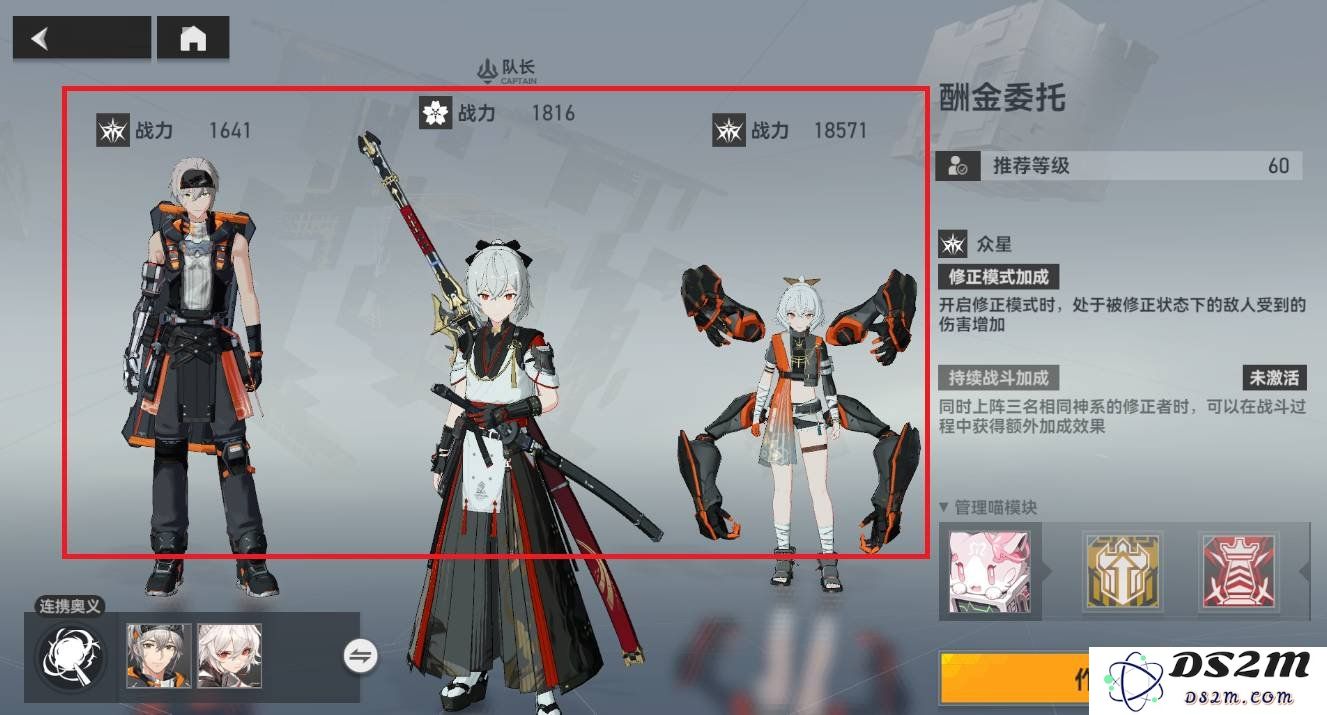This screenshot has width=1327, height=715.
Task: Return to the home screen
Action: 193,38
